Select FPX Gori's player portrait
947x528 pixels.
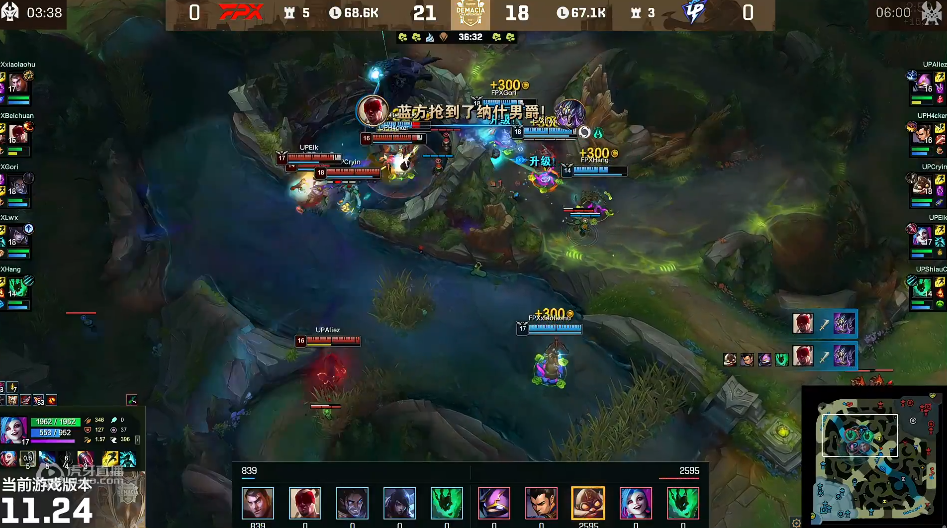pyautogui.click(x=17, y=185)
